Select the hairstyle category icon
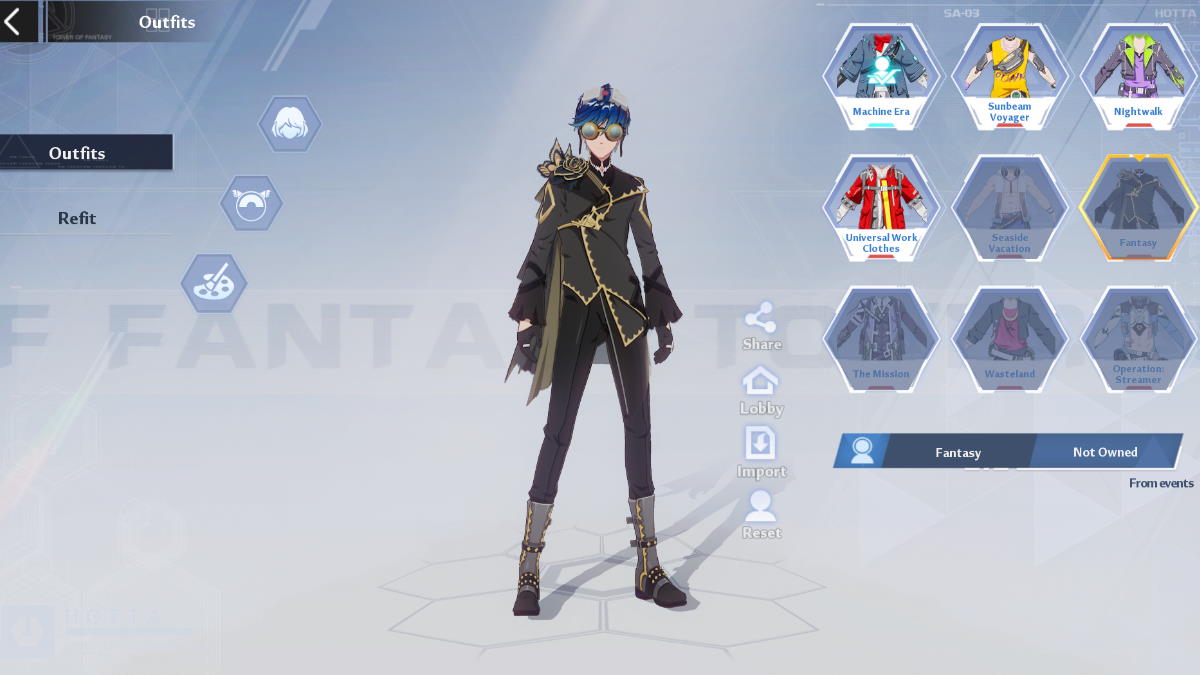 [290, 125]
